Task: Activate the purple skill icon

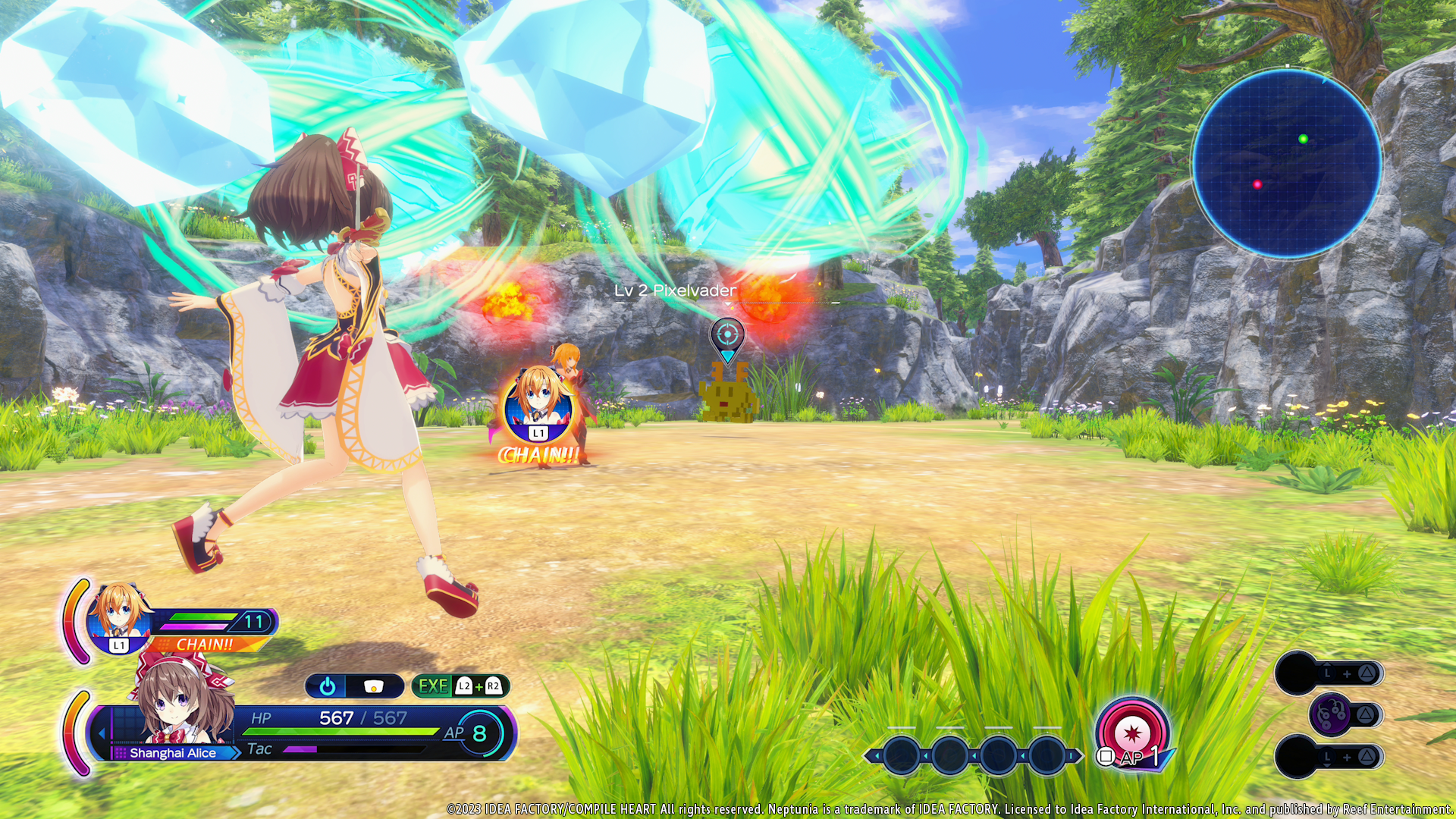Action: [1331, 714]
